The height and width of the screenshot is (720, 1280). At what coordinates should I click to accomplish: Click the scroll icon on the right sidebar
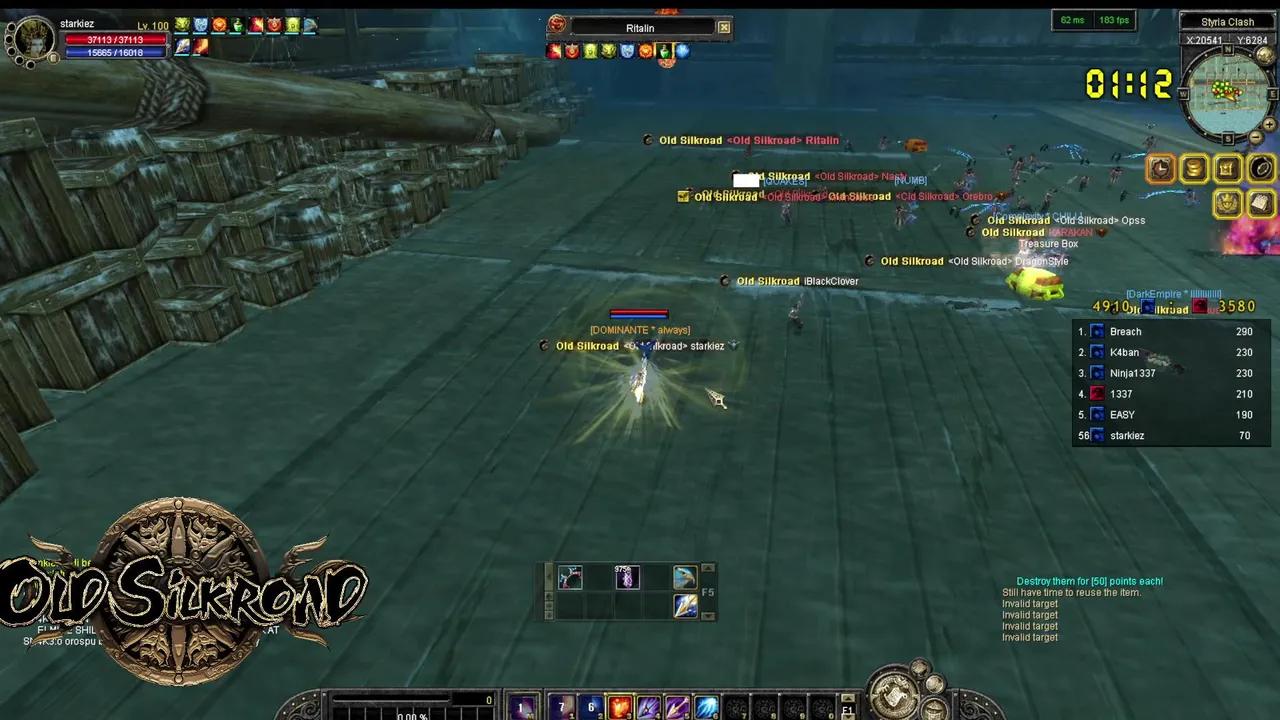click(x=1260, y=204)
